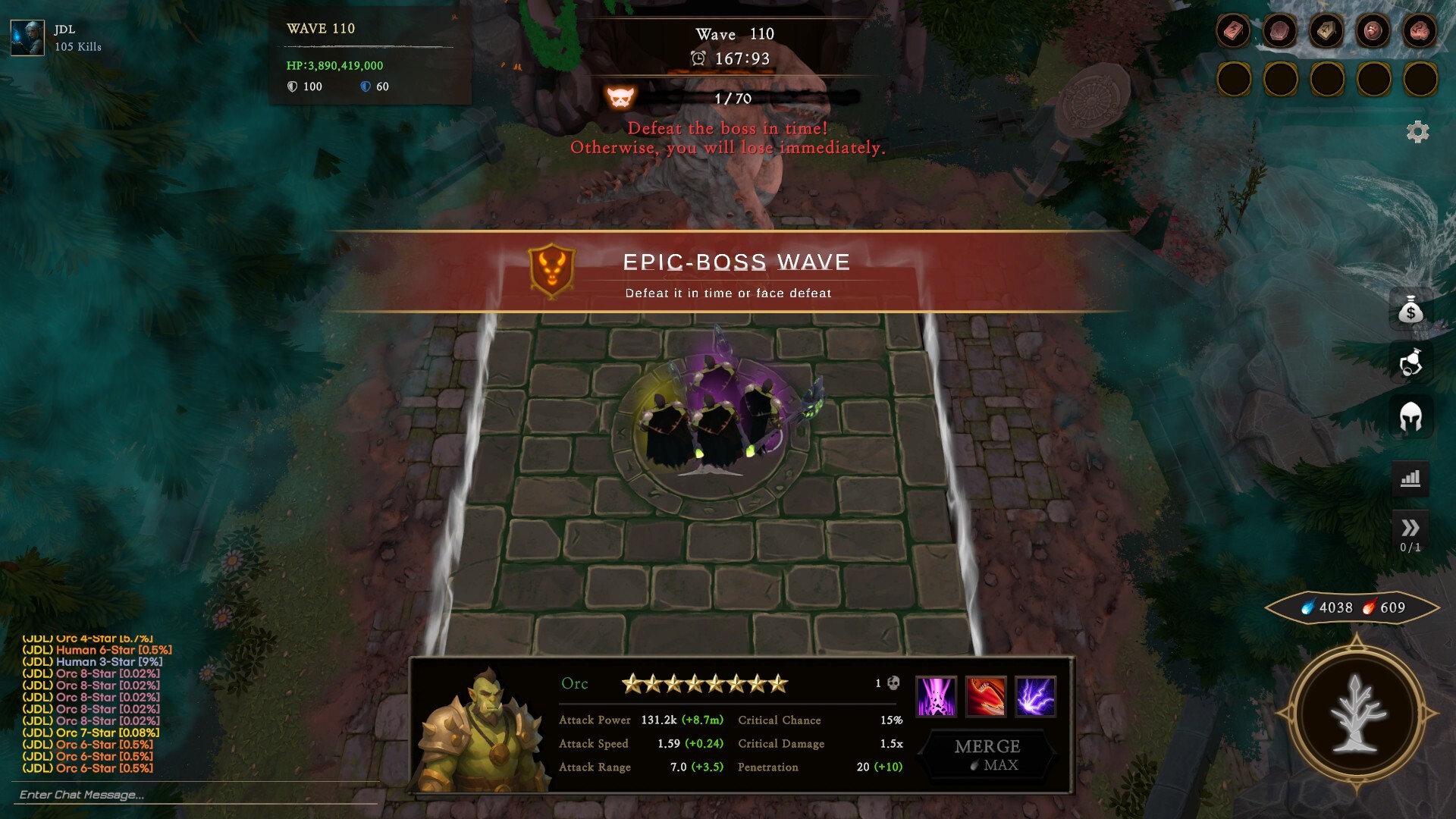Select the round red orb rune slot
The image size is (1456, 819).
(x=1373, y=32)
